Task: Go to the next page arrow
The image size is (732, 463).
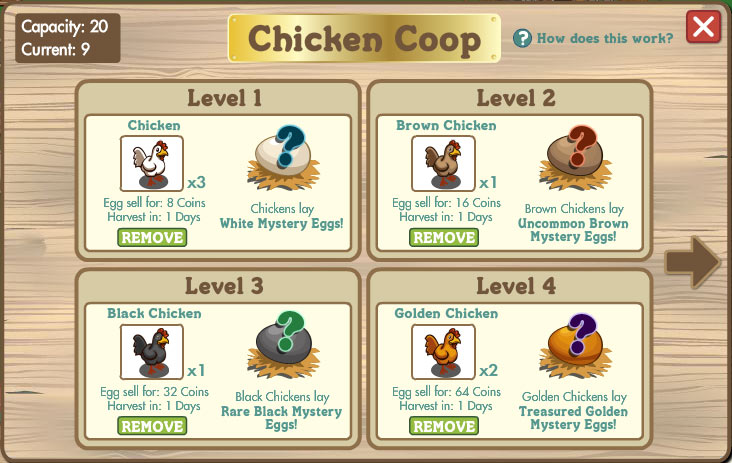Action: click(692, 260)
